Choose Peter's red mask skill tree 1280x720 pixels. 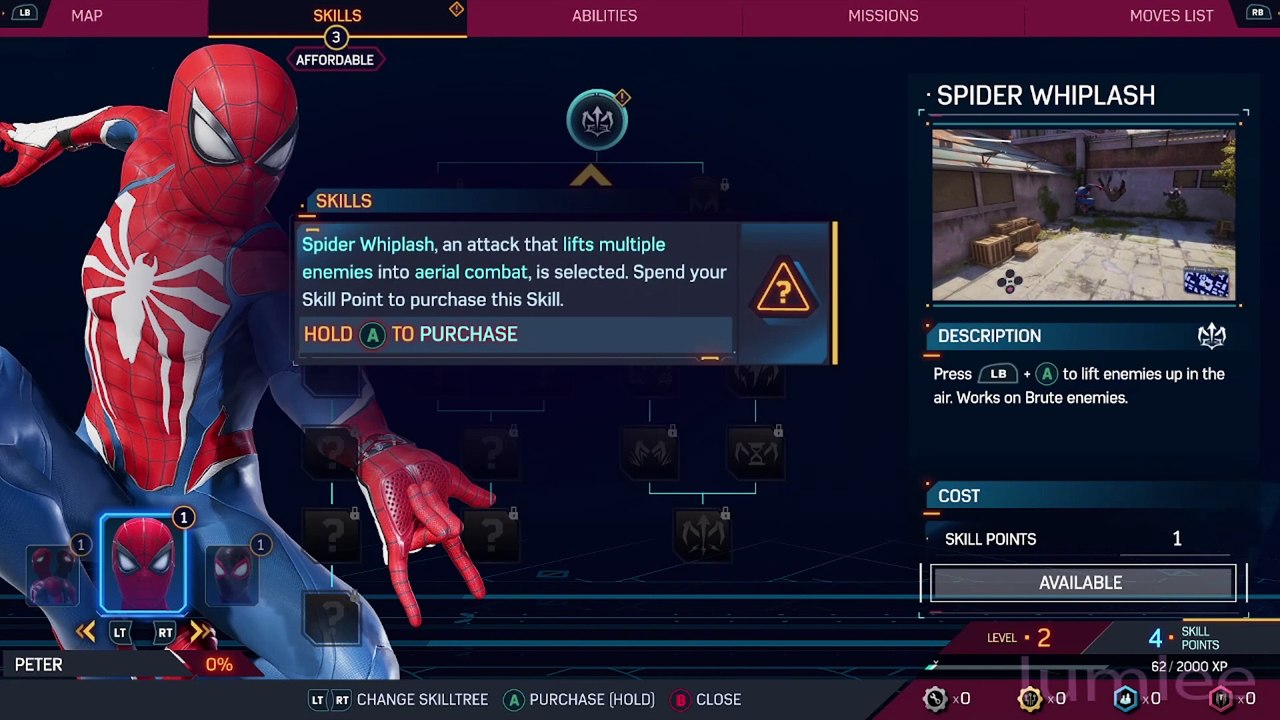point(144,565)
